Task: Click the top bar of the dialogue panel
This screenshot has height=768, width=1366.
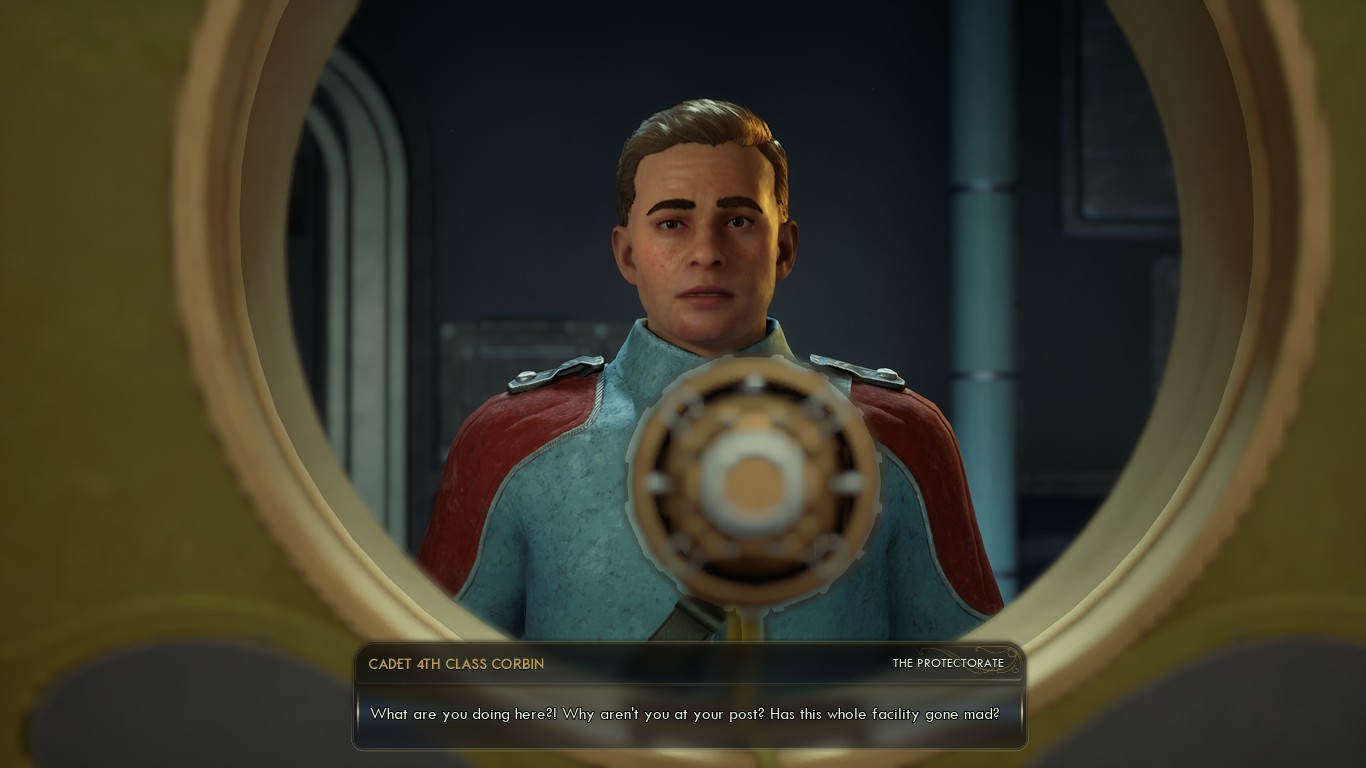Action: coord(690,663)
